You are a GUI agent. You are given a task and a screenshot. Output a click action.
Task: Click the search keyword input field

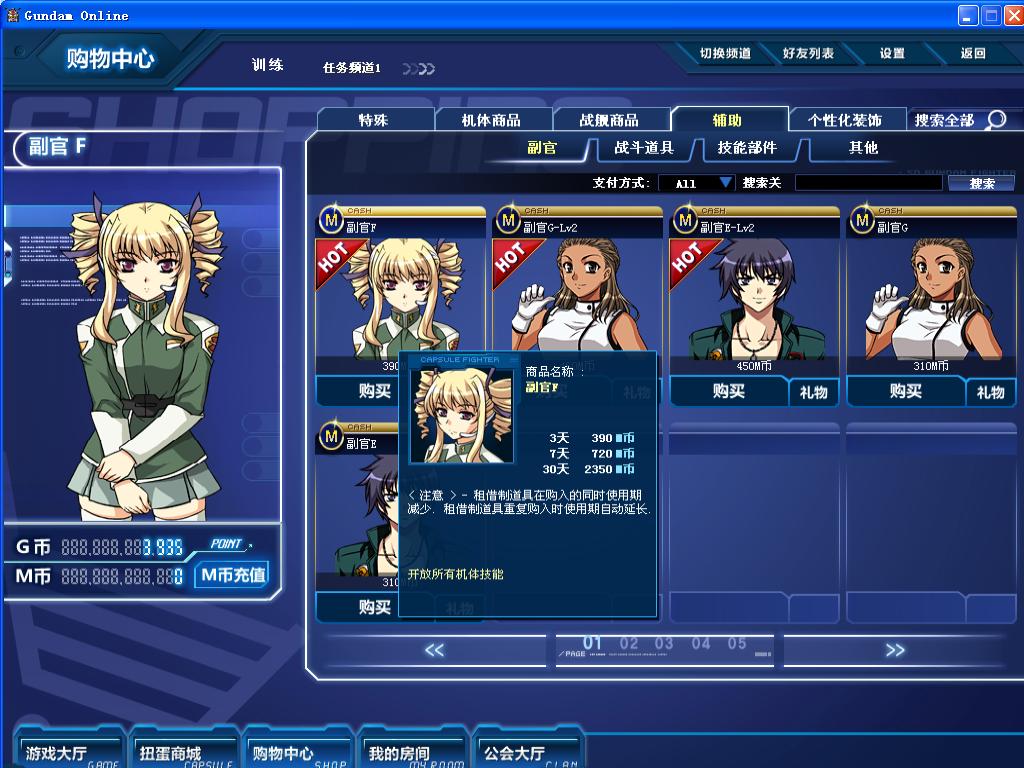coord(867,183)
